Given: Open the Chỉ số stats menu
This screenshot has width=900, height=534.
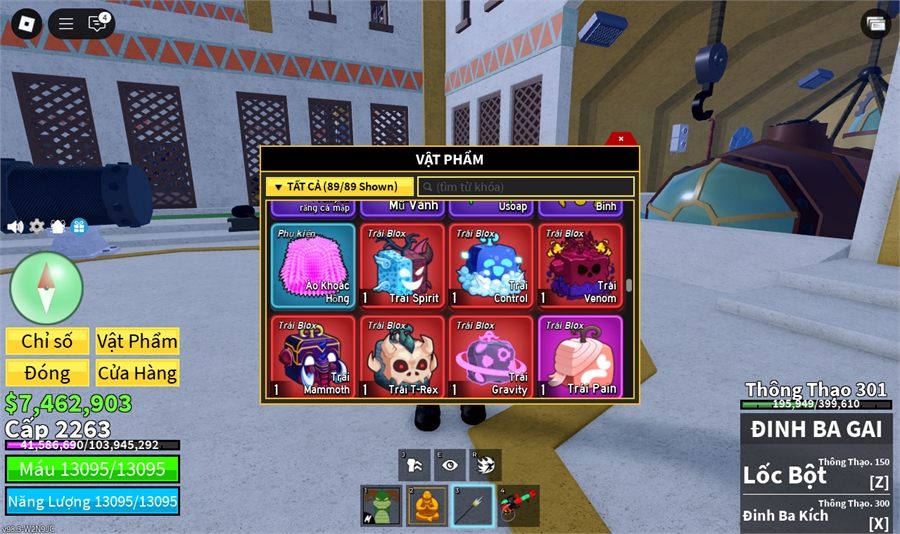Looking at the screenshot, I should (x=47, y=341).
